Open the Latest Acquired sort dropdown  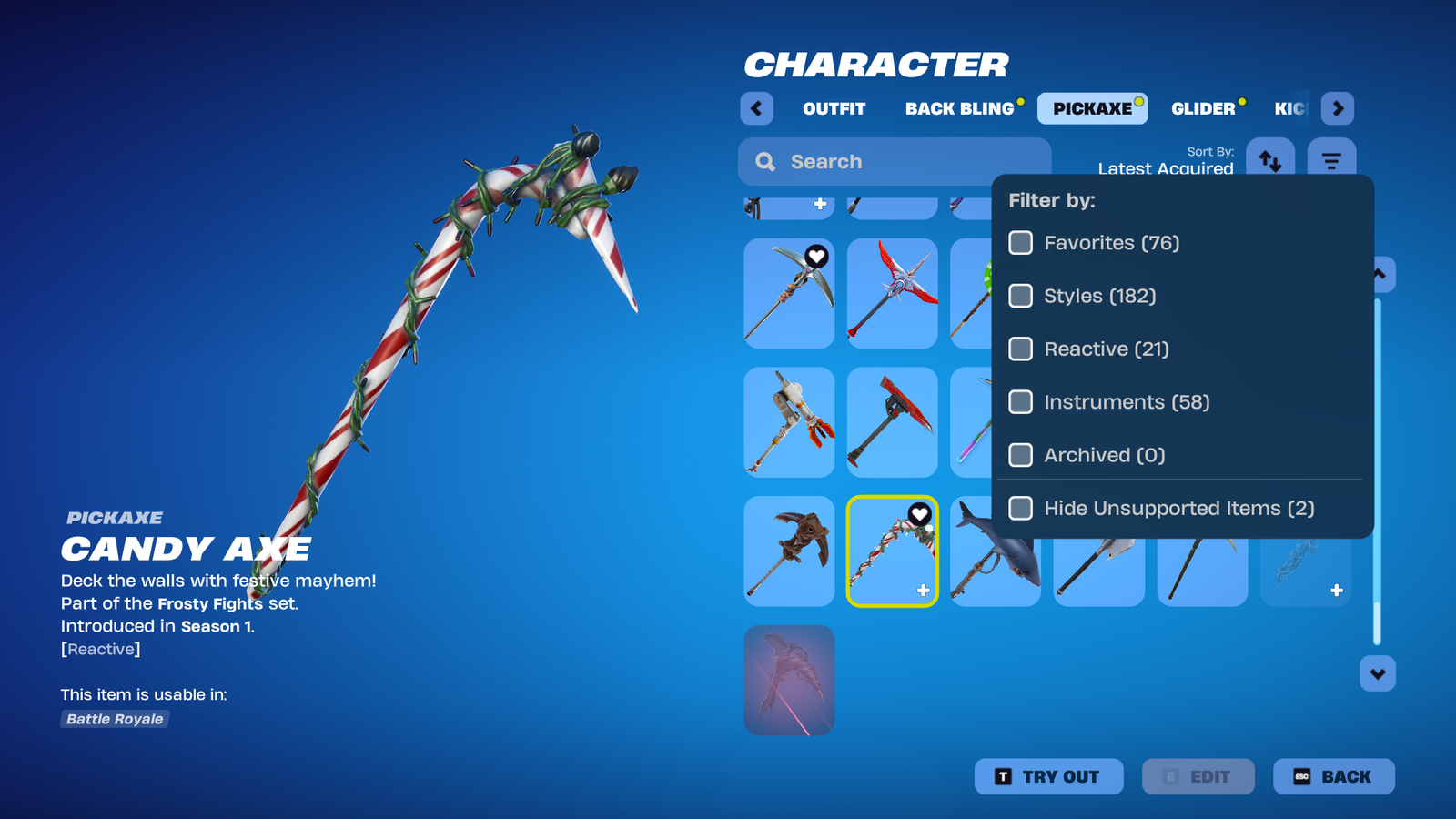coord(1166,169)
